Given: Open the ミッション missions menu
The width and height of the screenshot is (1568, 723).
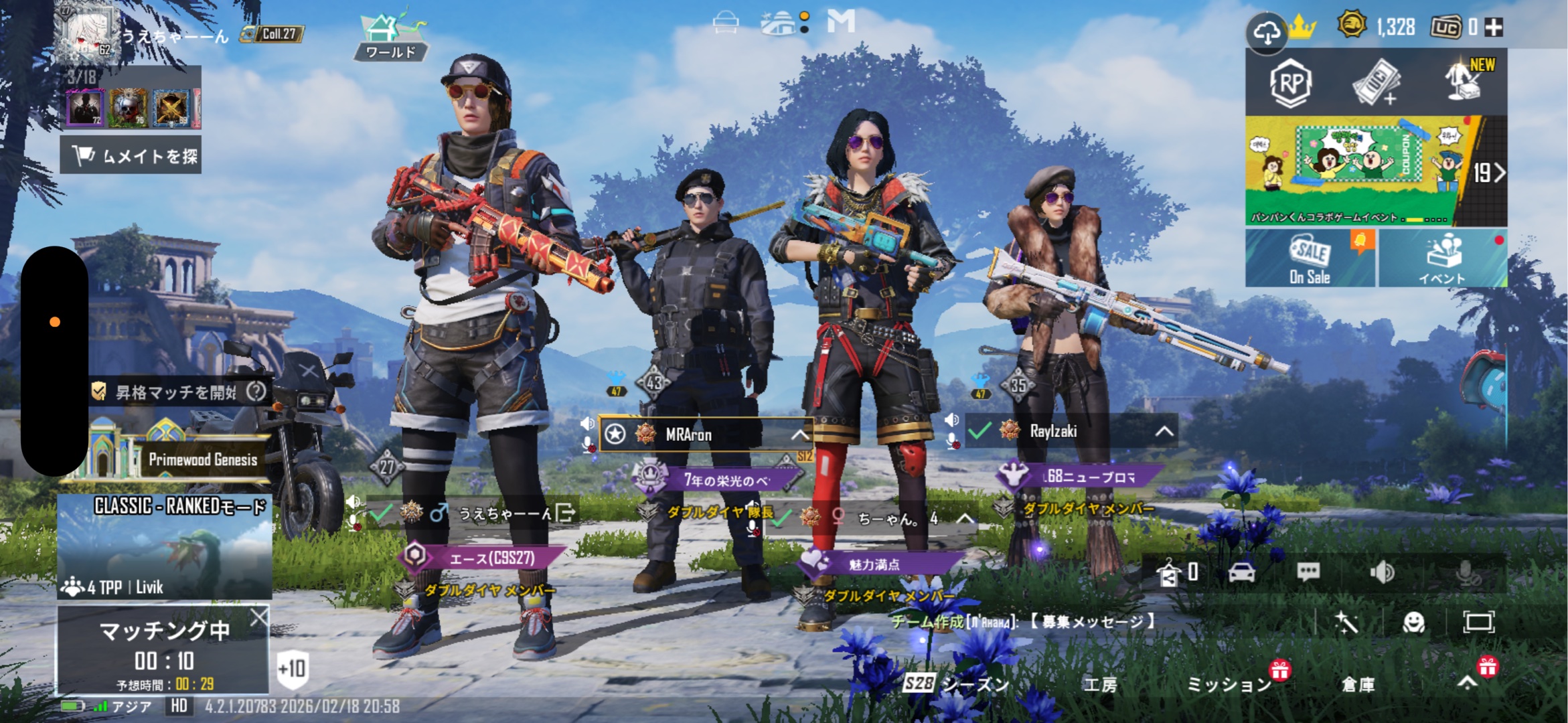Looking at the screenshot, I should (x=1229, y=684).
